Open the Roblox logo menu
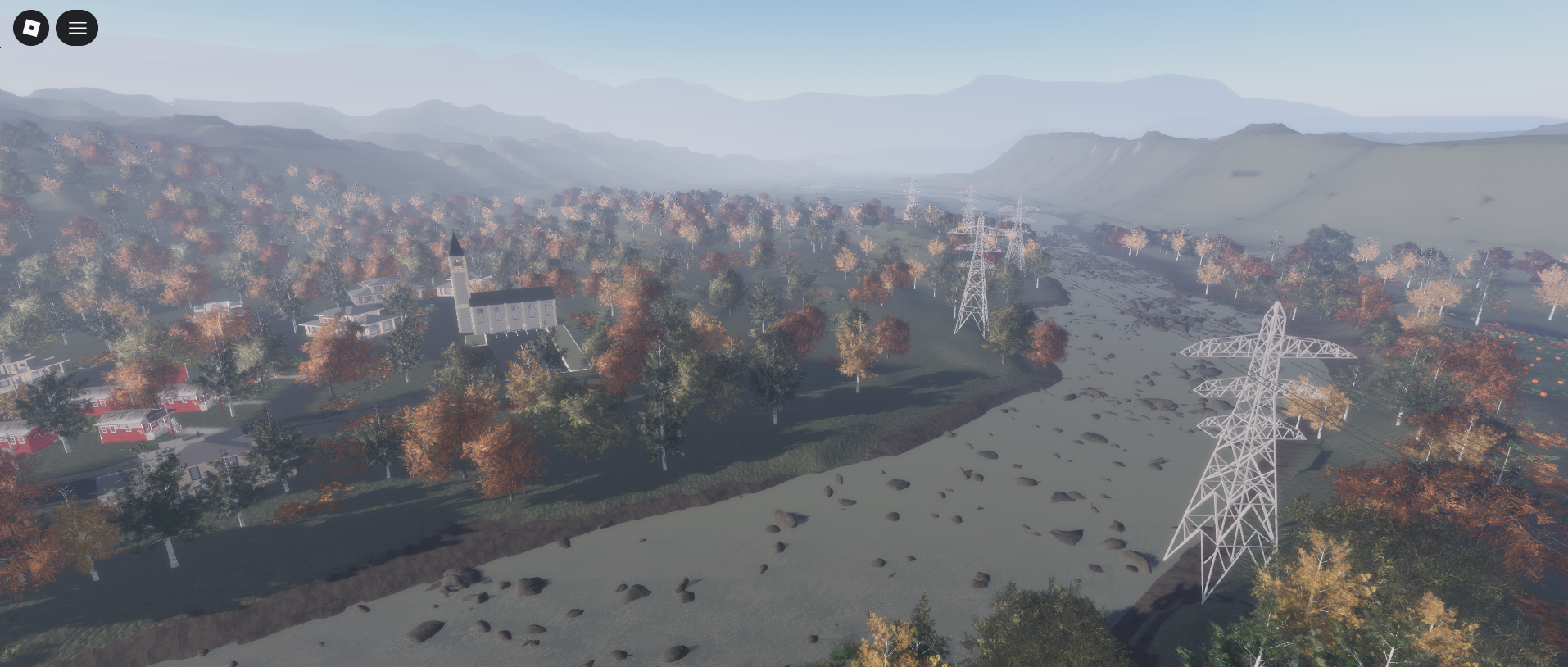1568x667 pixels. pos(31,28)
